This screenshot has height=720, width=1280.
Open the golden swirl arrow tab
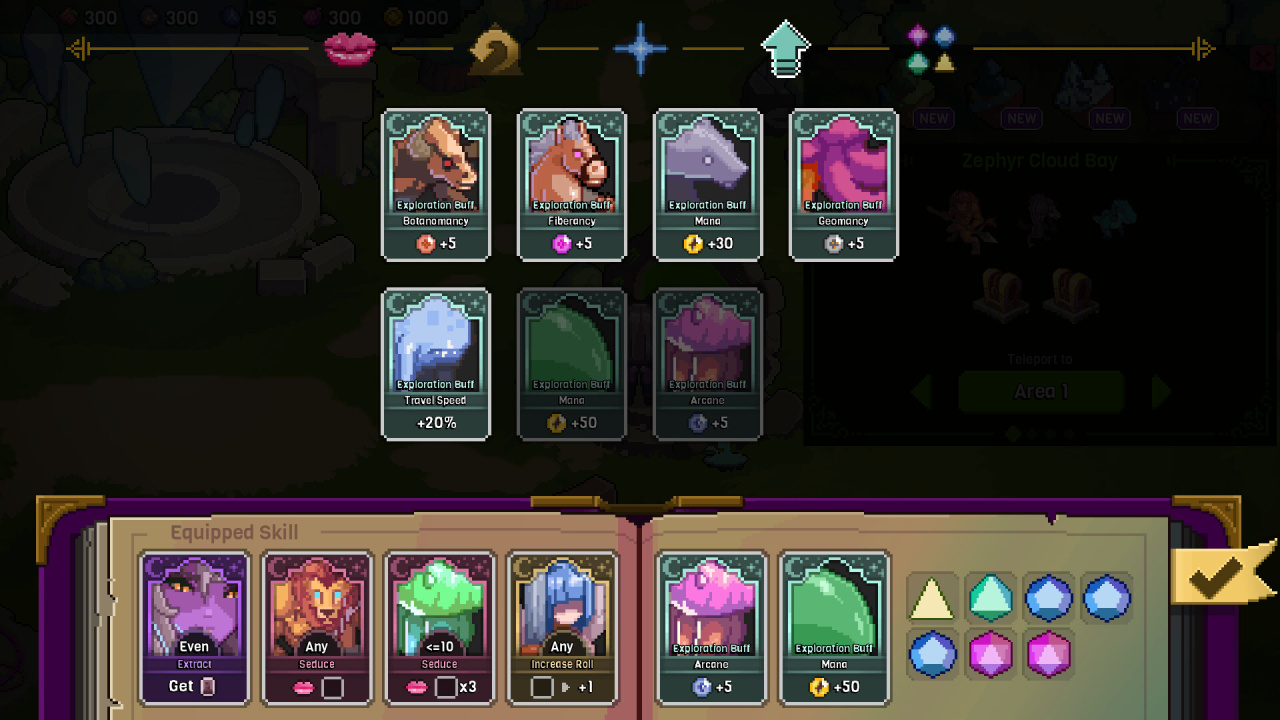pos(495,50)
